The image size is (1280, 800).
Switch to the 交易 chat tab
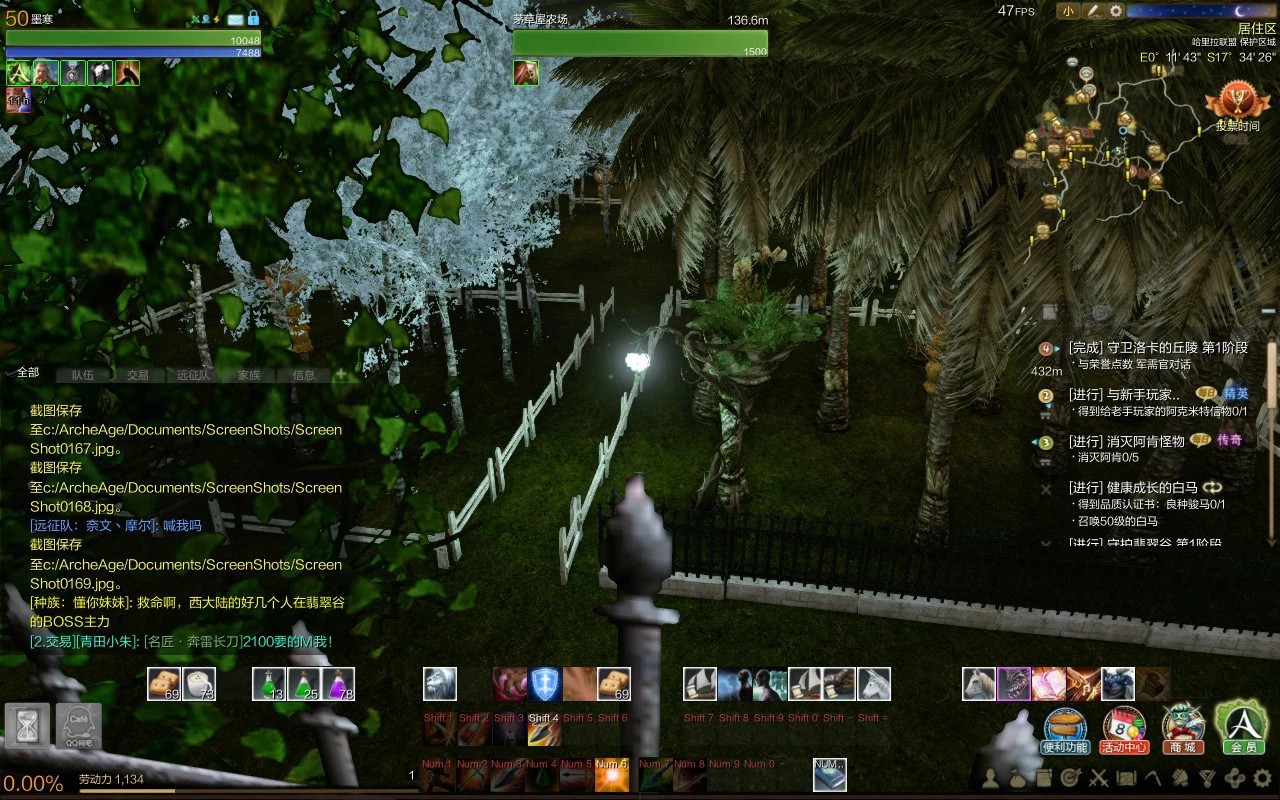click(x=138, y=375)
